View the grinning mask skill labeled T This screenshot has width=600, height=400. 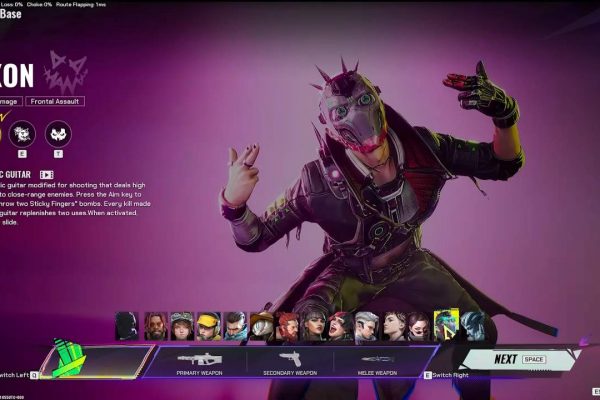58,133
